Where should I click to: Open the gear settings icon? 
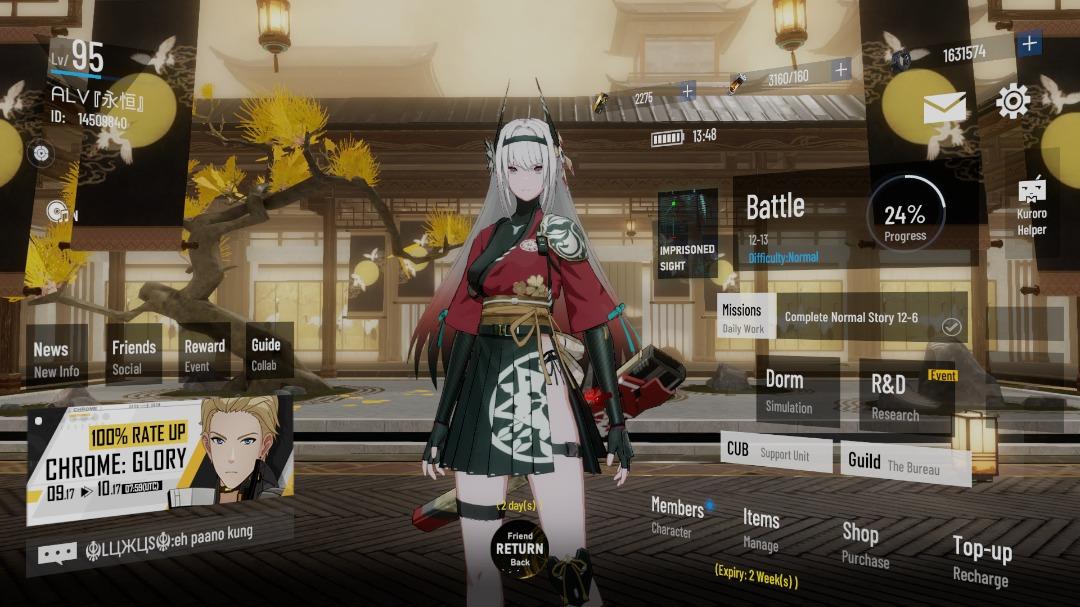1012,102
